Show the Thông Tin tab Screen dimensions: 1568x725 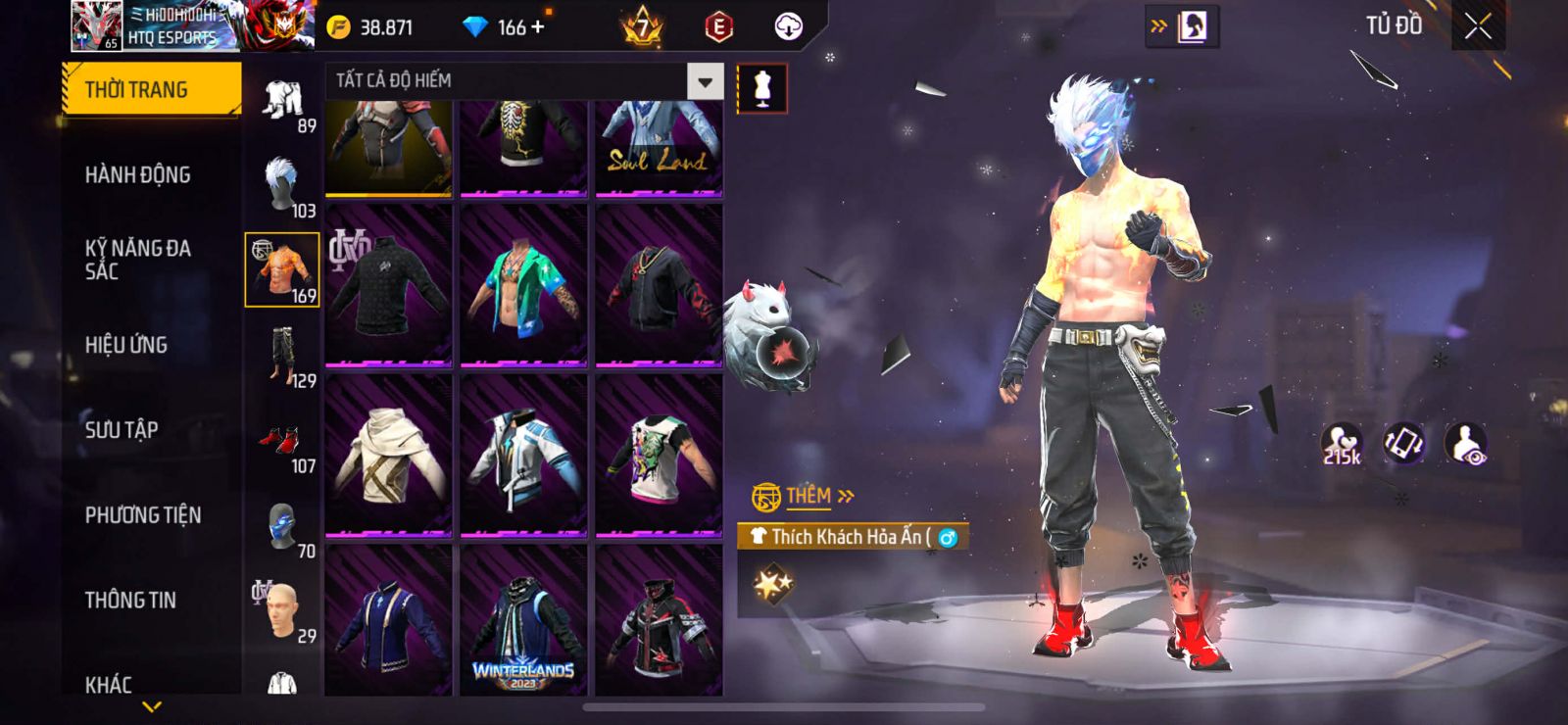[130, 601]
